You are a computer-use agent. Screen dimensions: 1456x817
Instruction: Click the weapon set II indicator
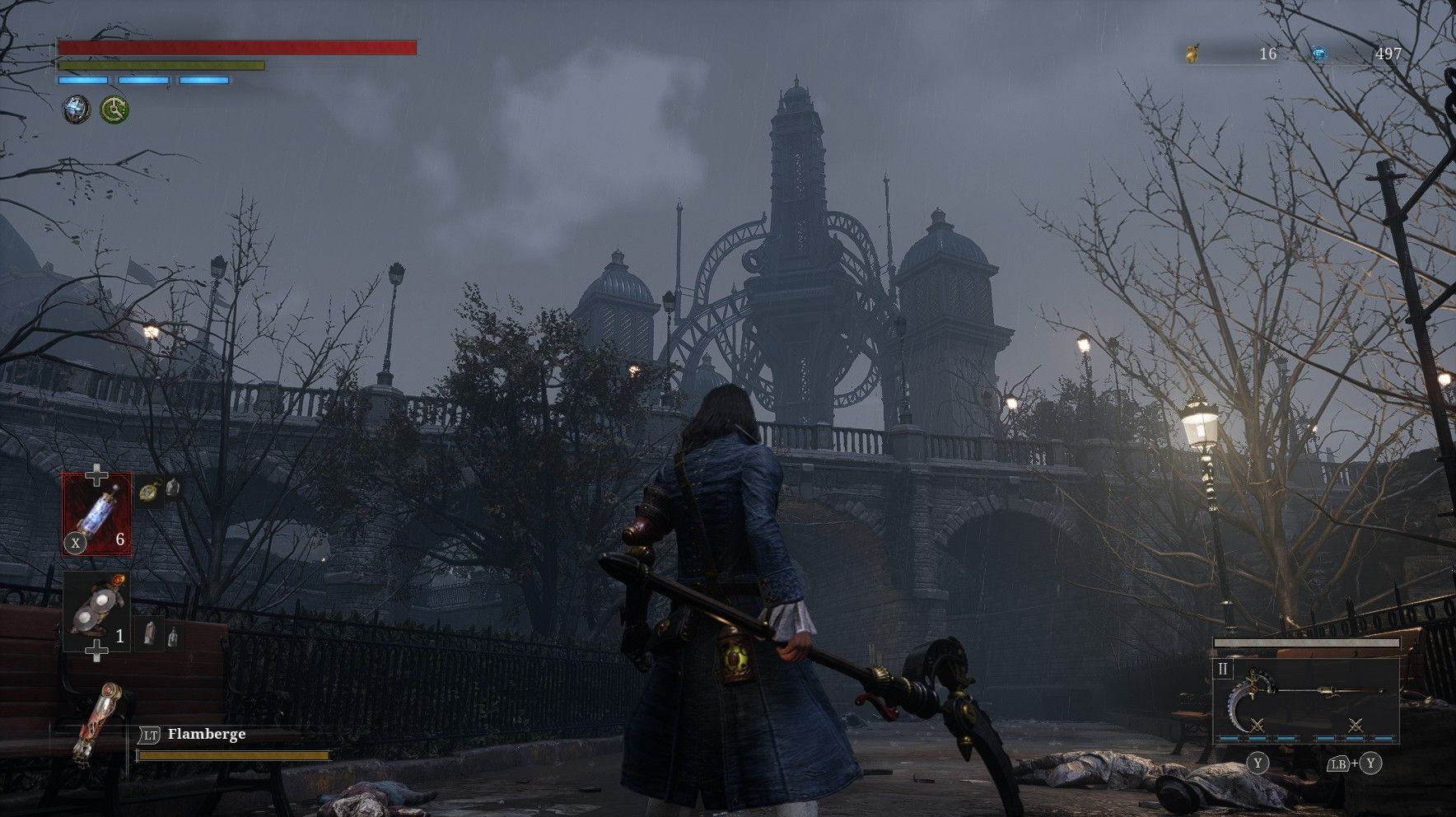point(1223,670)
